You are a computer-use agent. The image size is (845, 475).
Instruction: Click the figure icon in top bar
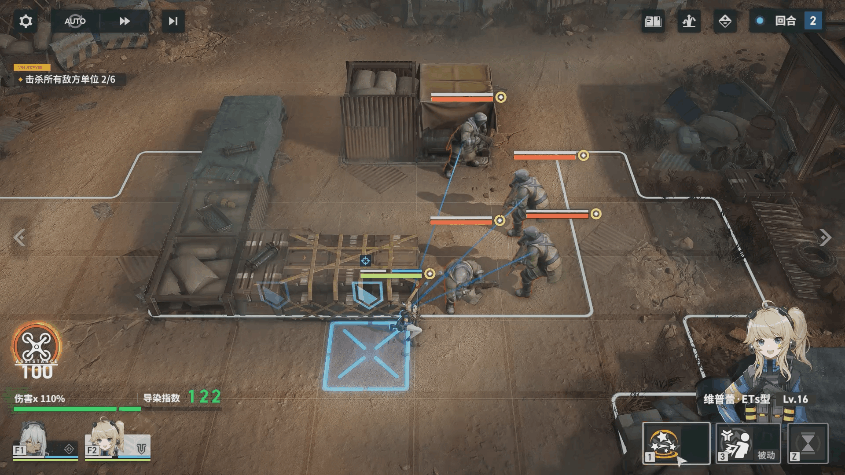tap(689, 21)
